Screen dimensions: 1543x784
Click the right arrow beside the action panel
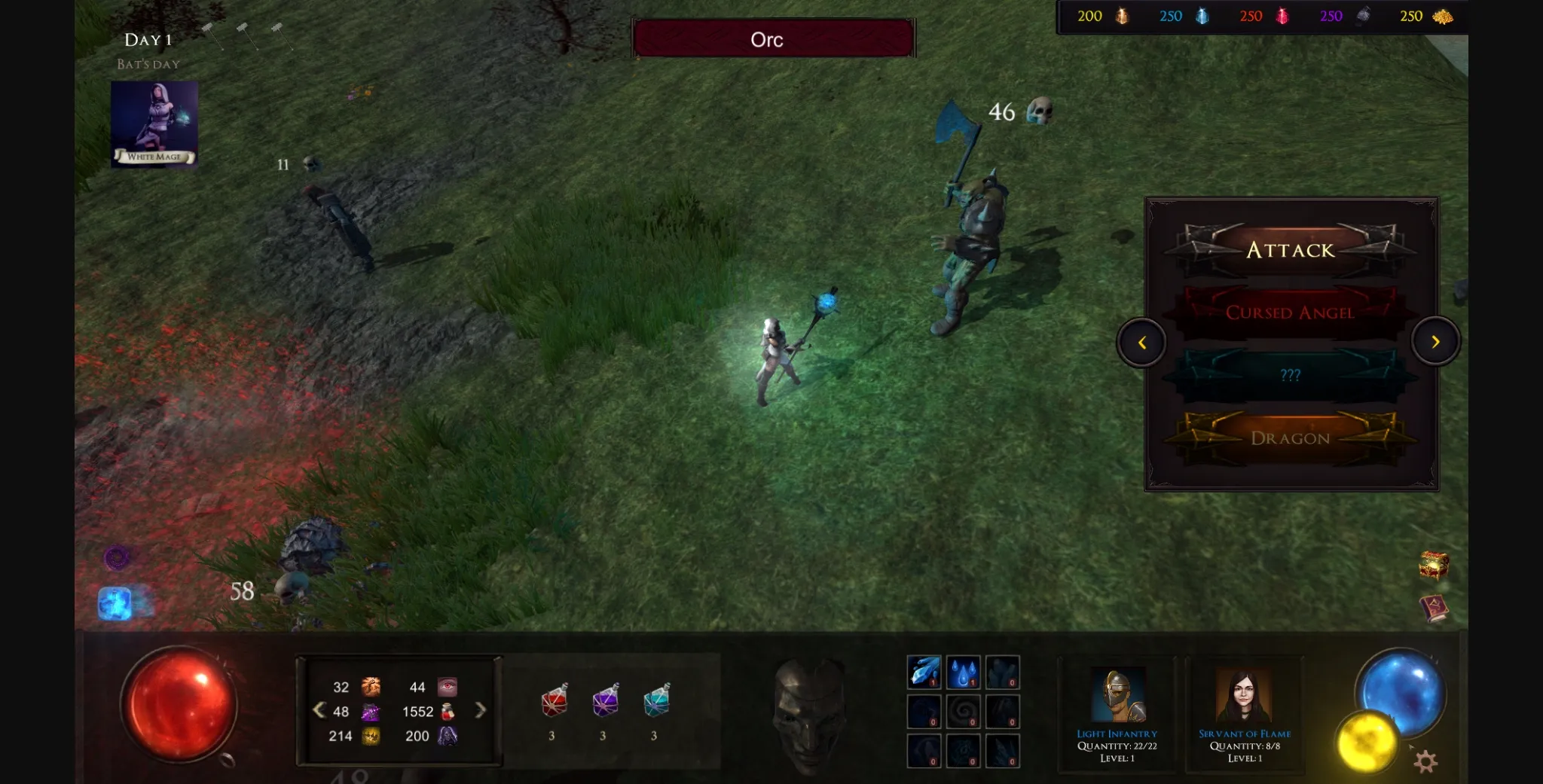click(x=1435, y=342)
